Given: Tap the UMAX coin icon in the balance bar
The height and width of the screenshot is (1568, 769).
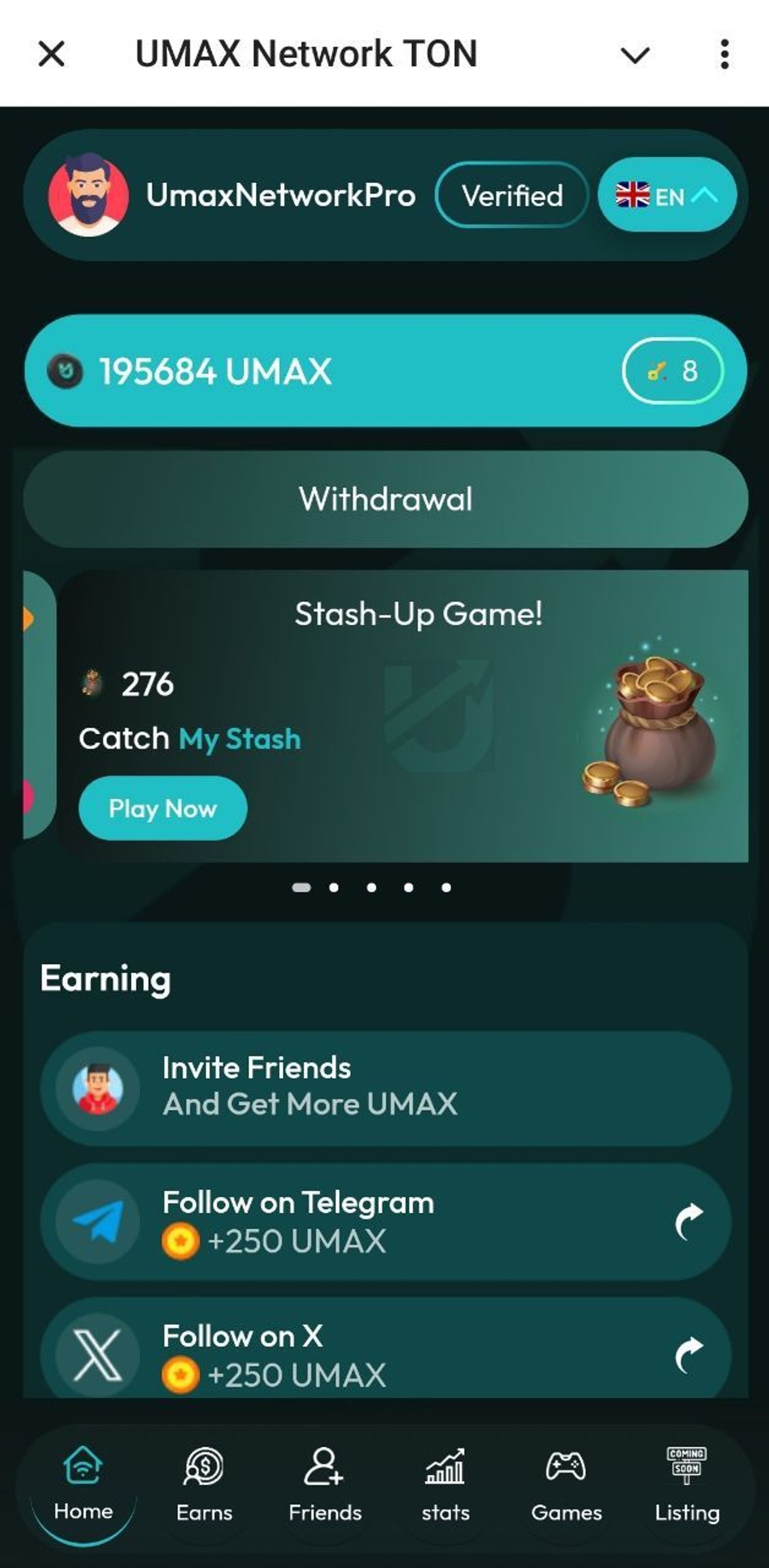Looking at the screenshot, I should tap(65, 370).
